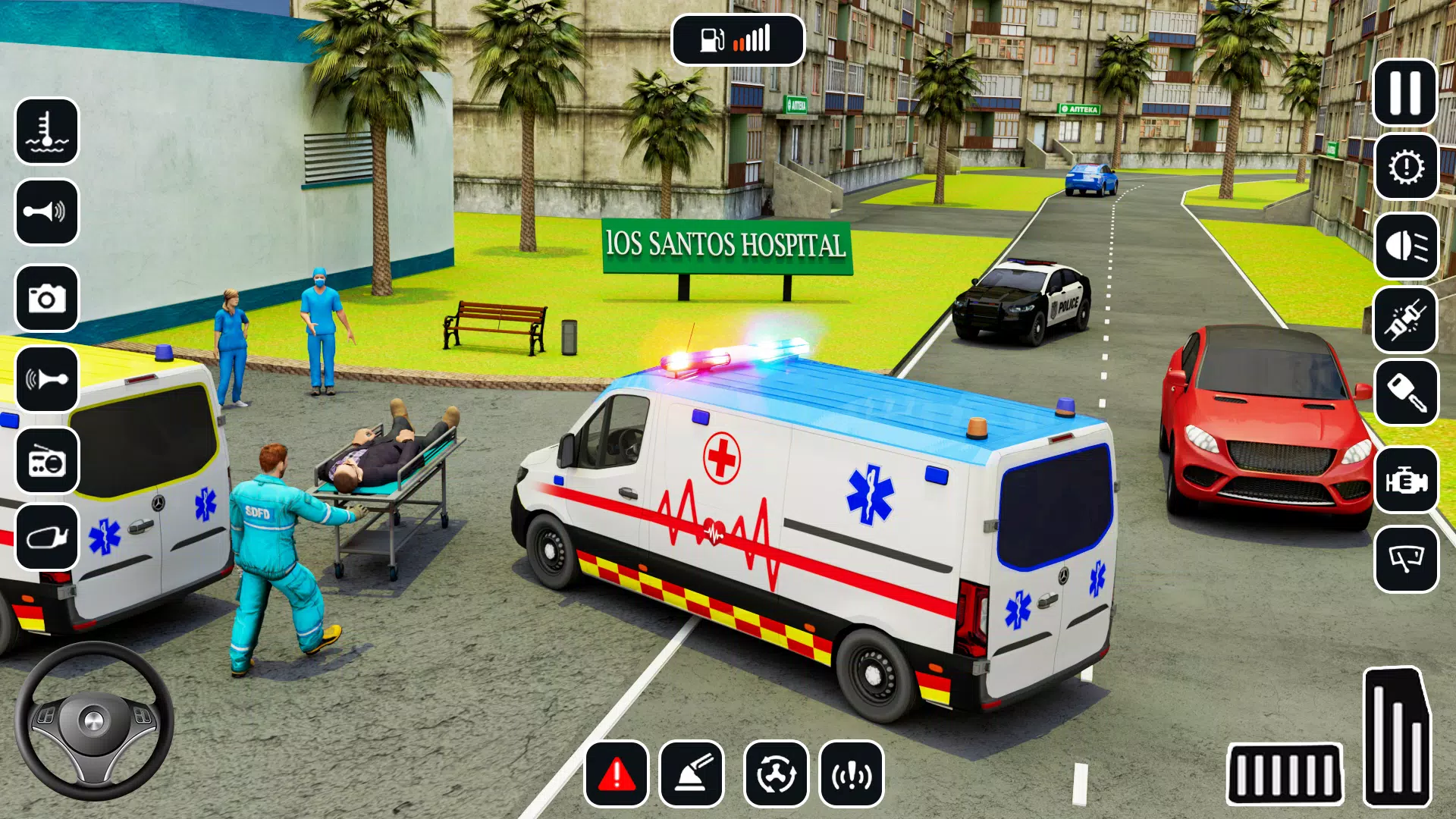Toggle the red hazard warning triangle
Image resolution: width=1456 pixels, height=819 pixels.
click(x=617, y=774)
